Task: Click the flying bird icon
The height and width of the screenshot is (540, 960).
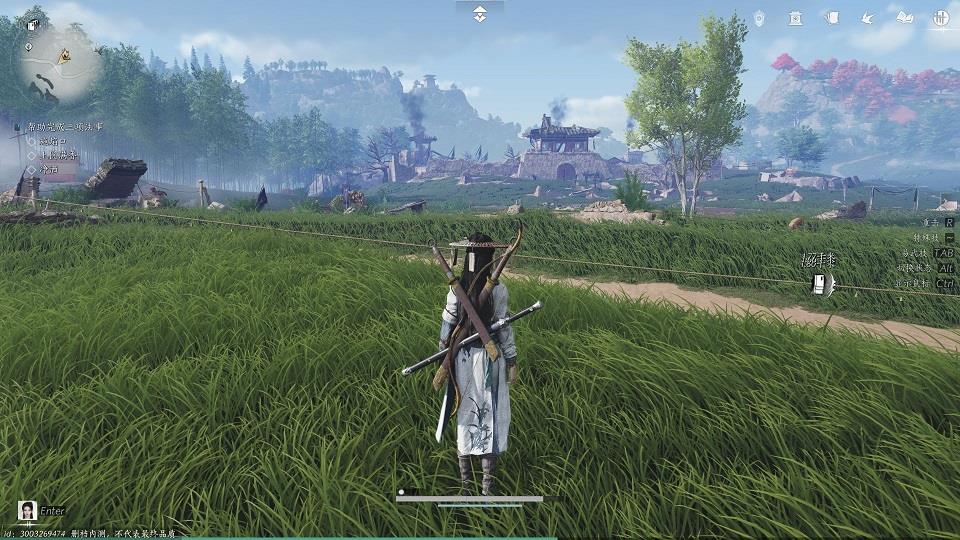Action: 867,17
